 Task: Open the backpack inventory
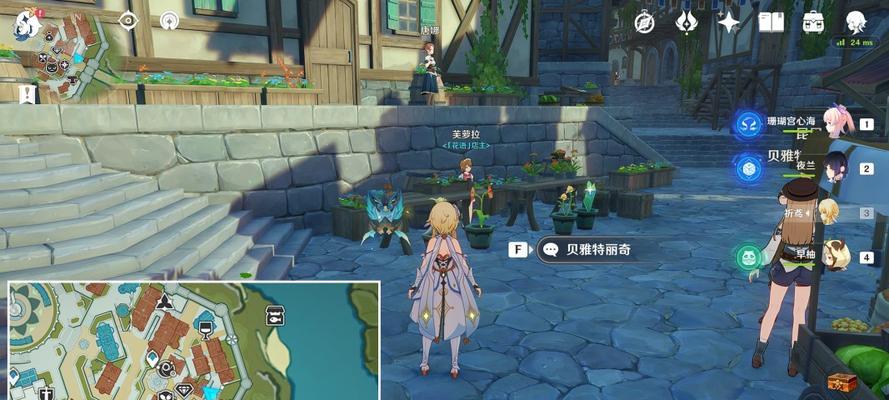coord(813,22)
